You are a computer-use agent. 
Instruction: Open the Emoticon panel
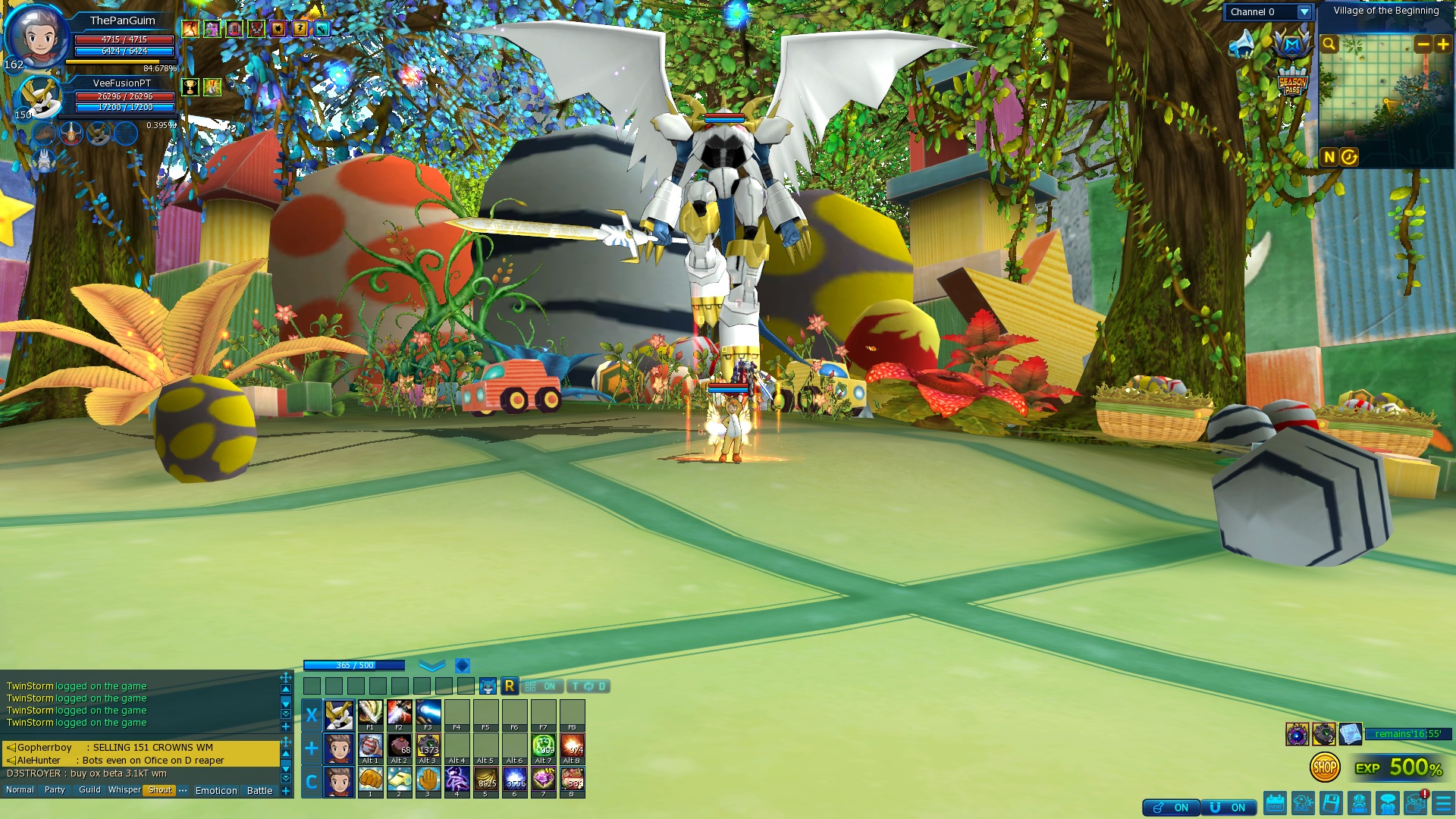point(216,790)
